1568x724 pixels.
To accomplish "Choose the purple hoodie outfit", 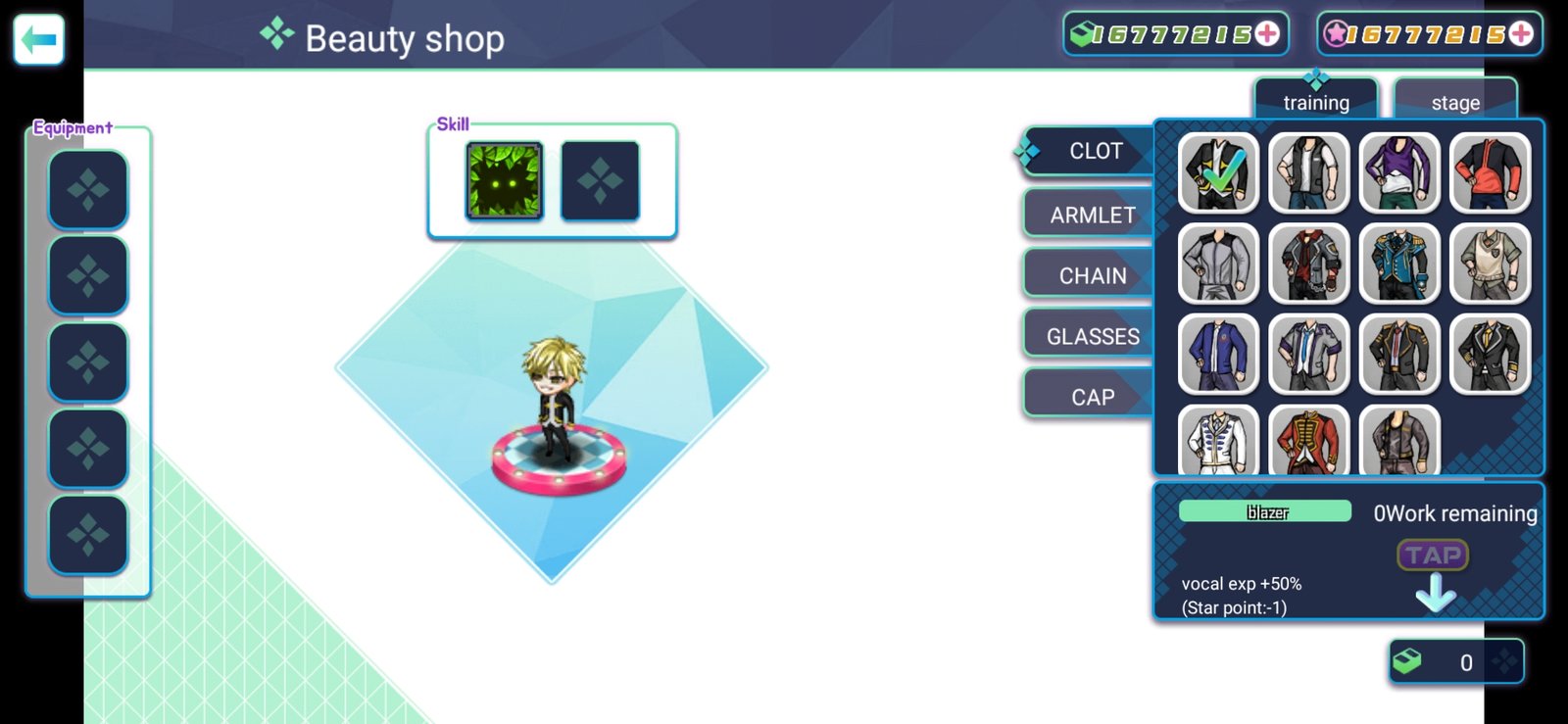I will pyautogui.click(x=1399, y=173).
